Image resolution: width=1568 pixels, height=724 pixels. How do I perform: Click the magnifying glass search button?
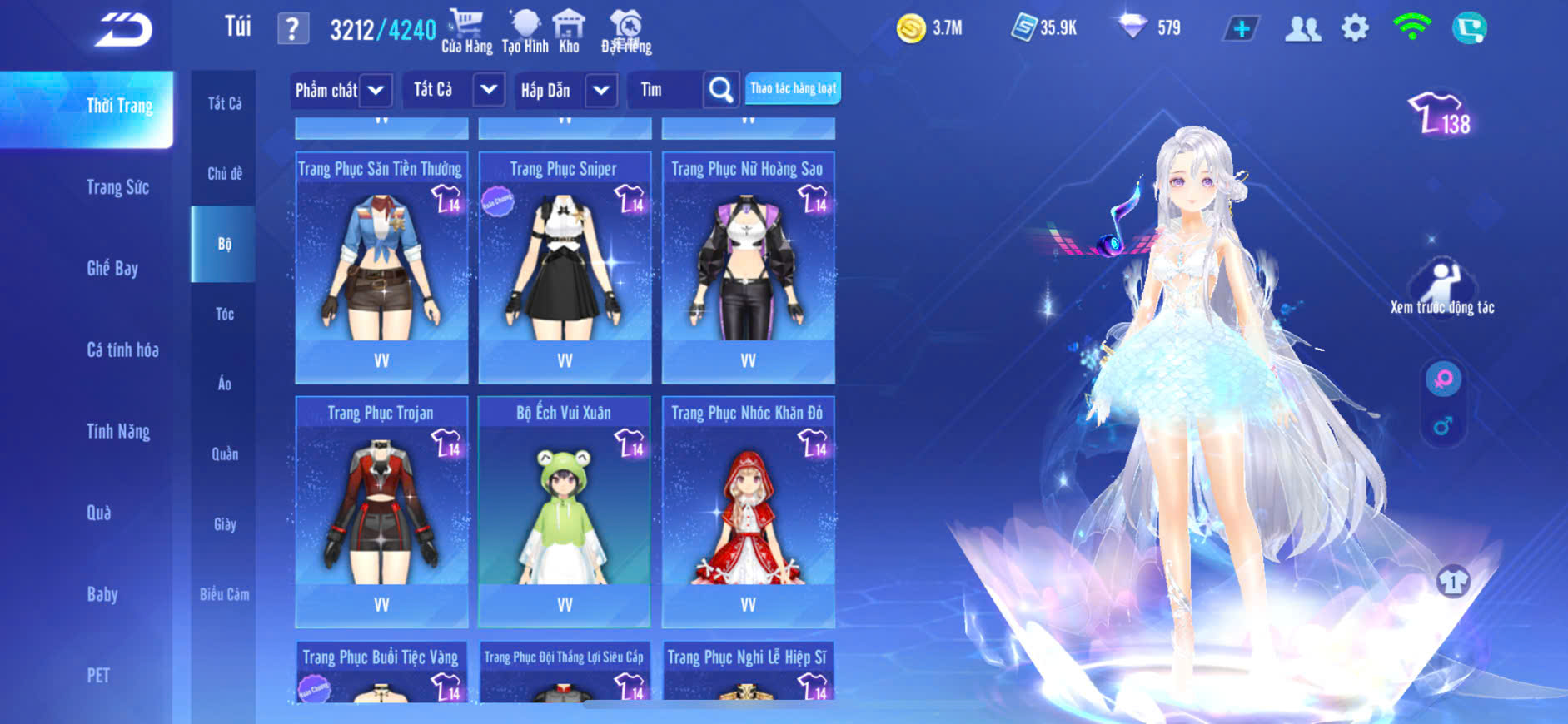tap(720, 90)
